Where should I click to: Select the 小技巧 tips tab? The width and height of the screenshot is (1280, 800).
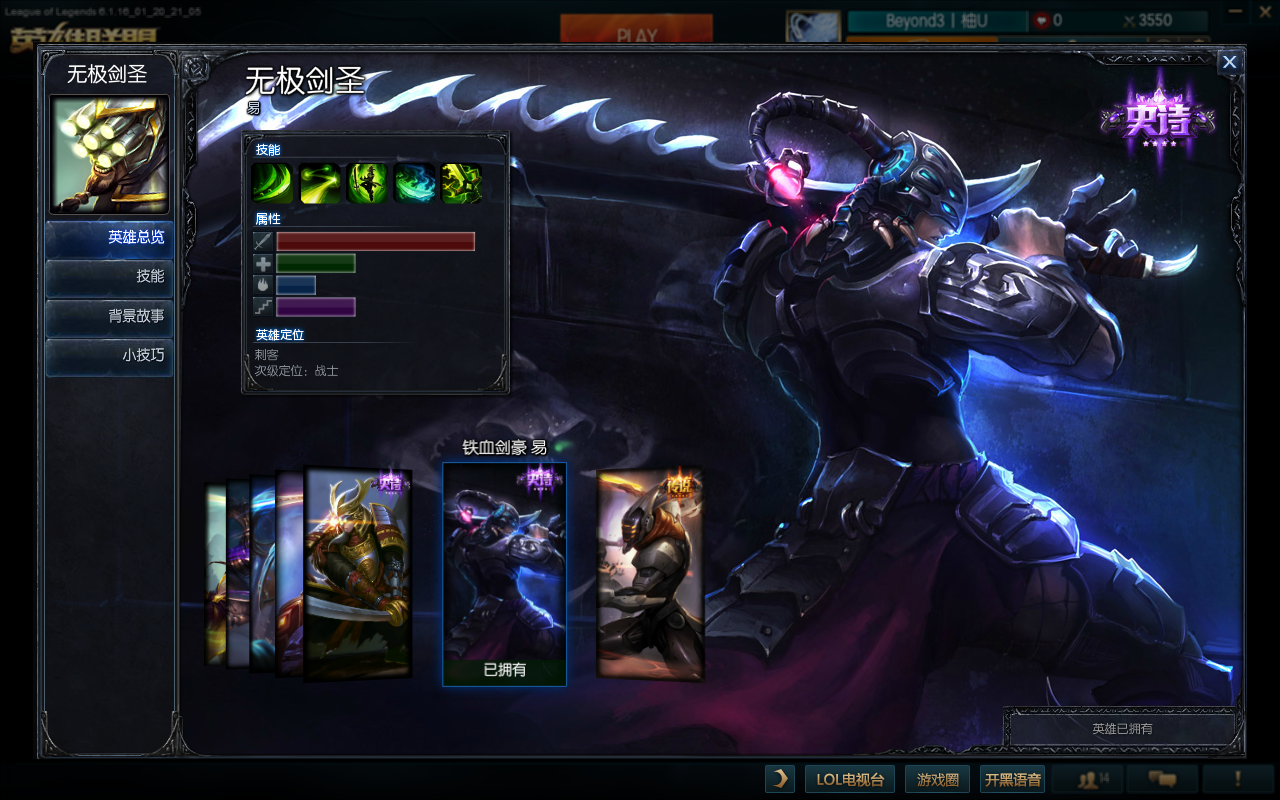[109, 355]
